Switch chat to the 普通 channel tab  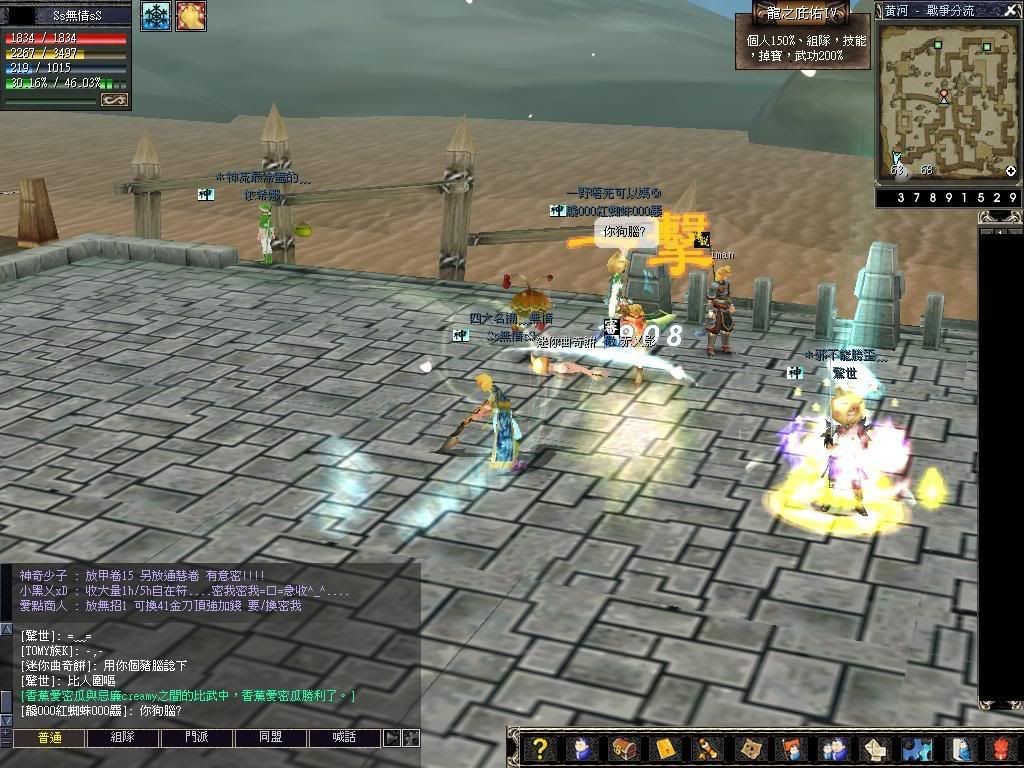pos(49,738)
